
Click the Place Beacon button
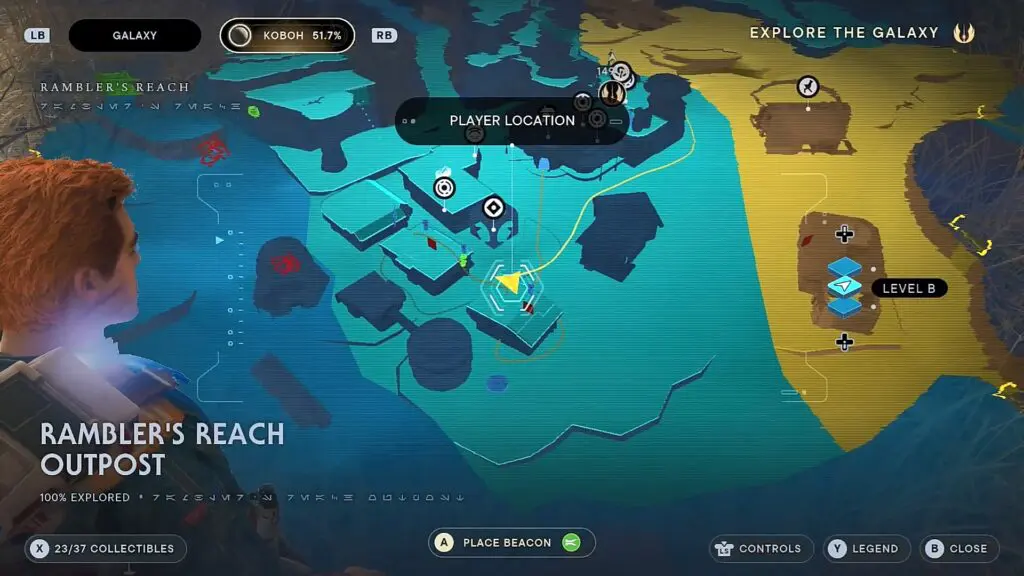(x=511, y=543)
